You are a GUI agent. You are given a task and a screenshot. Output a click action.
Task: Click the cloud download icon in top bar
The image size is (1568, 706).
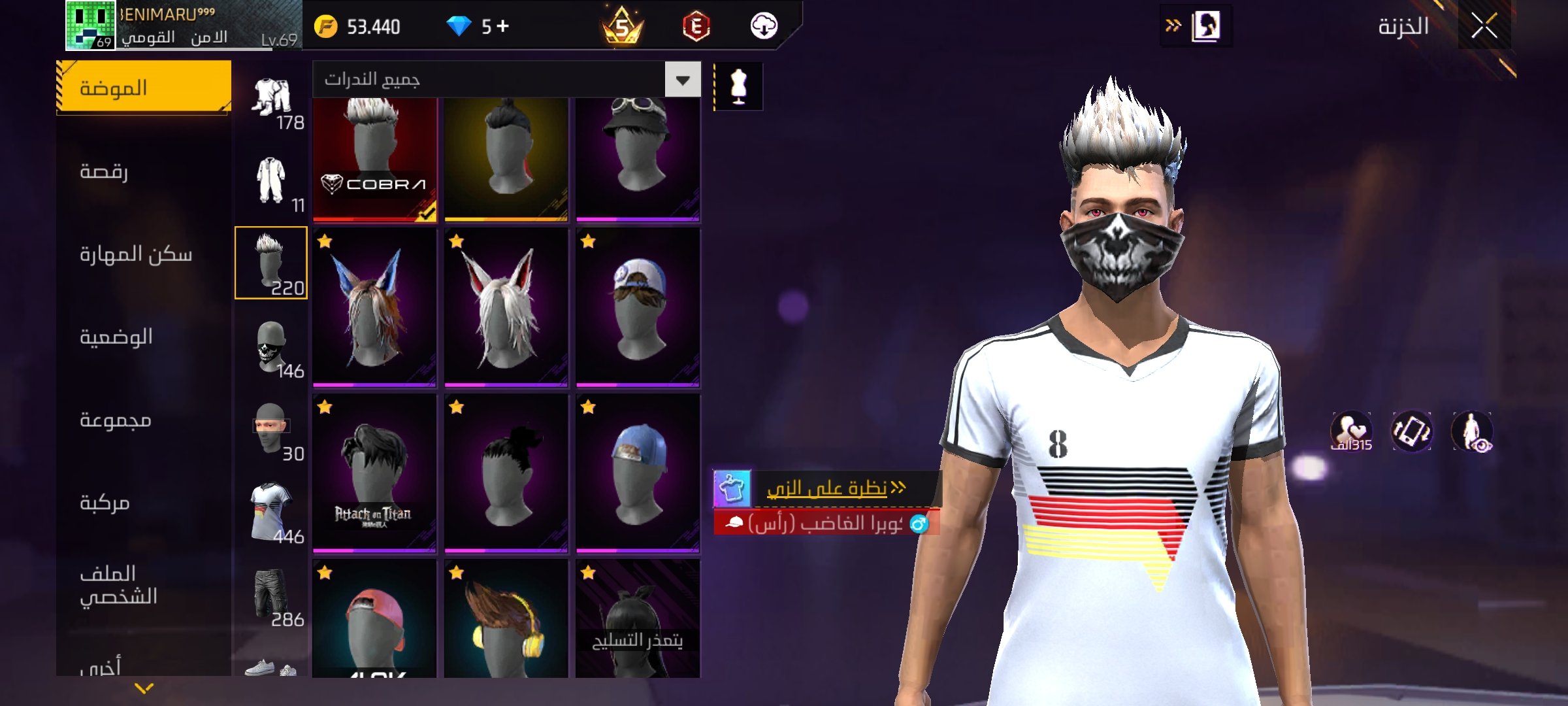pos(766,27)
